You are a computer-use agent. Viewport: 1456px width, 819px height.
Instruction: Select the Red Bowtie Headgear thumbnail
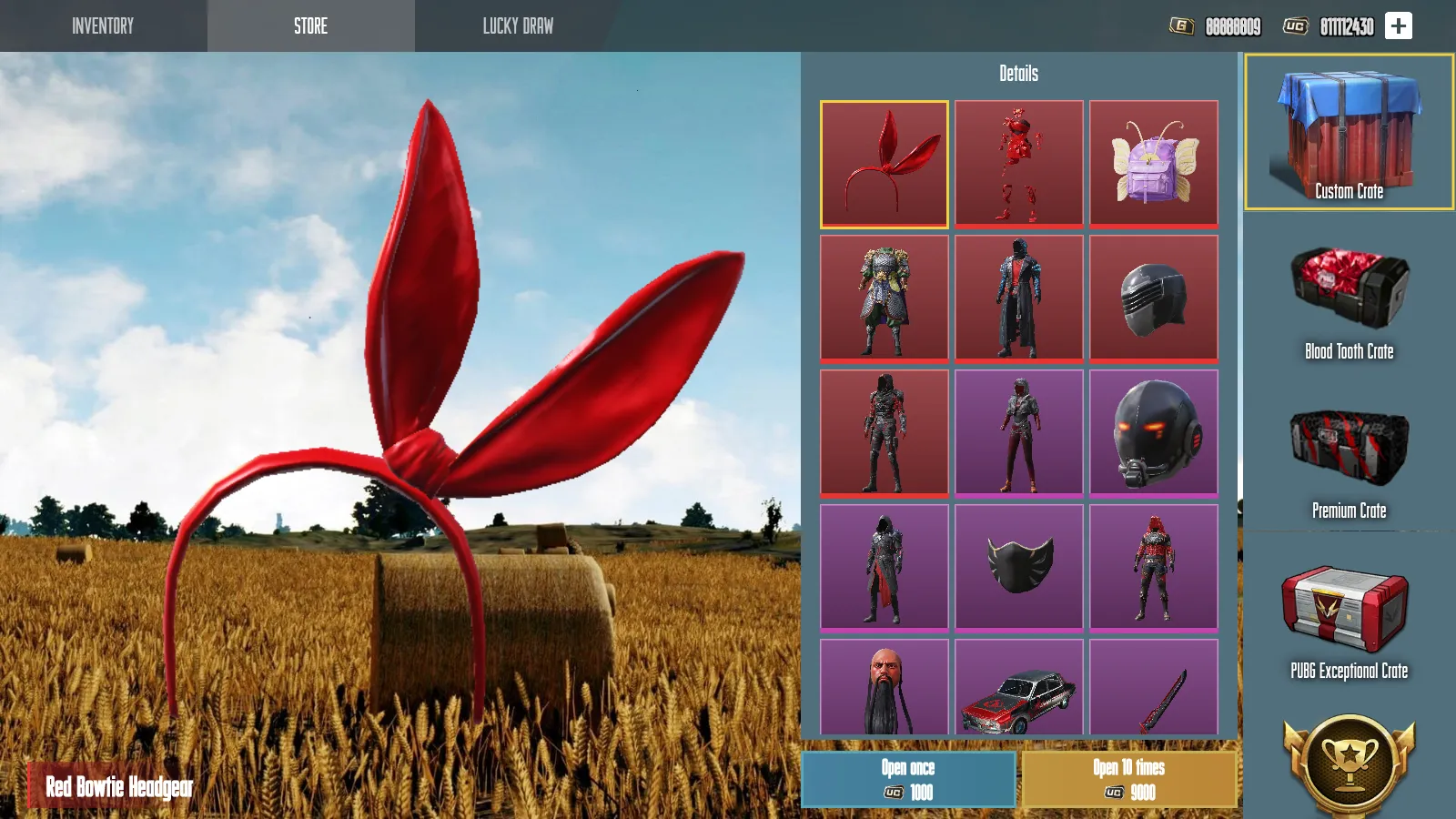tap(885, 165)
